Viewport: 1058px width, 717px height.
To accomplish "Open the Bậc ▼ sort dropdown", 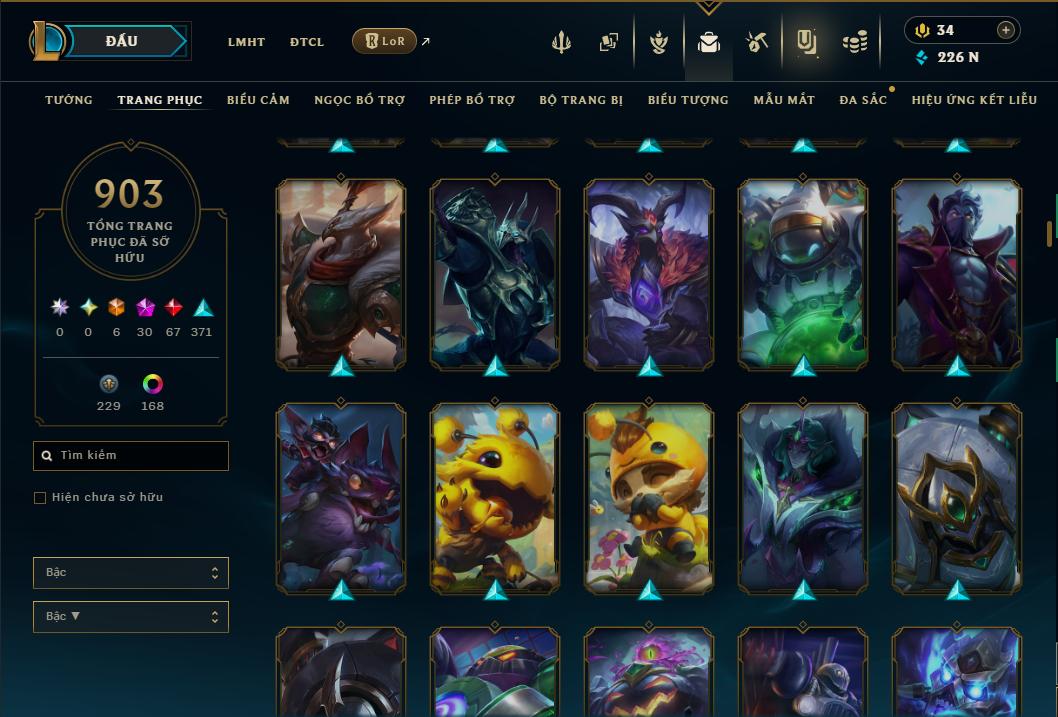I will [131, 617].
